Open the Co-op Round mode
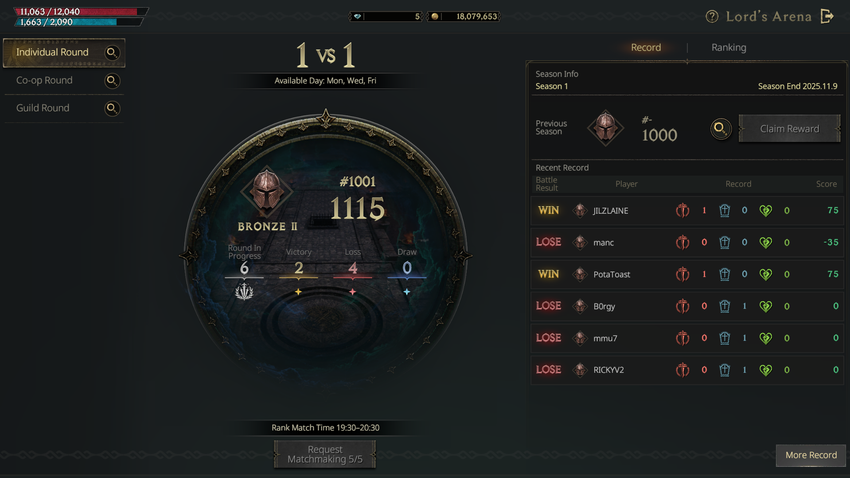The image size is (850, 478). tap(45, 80)
